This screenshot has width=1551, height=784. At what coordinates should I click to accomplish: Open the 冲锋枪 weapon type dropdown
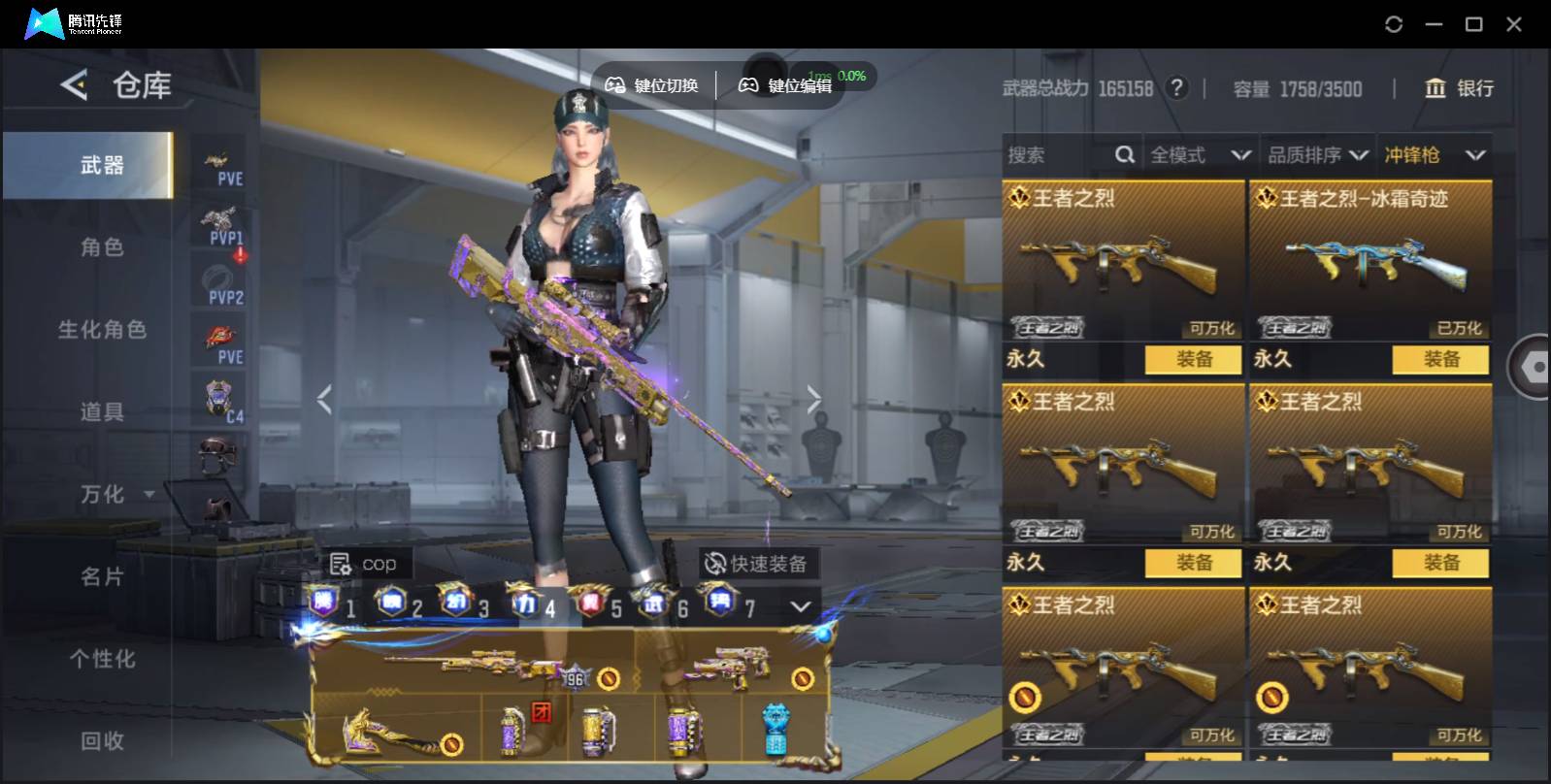pos(1435,155)
